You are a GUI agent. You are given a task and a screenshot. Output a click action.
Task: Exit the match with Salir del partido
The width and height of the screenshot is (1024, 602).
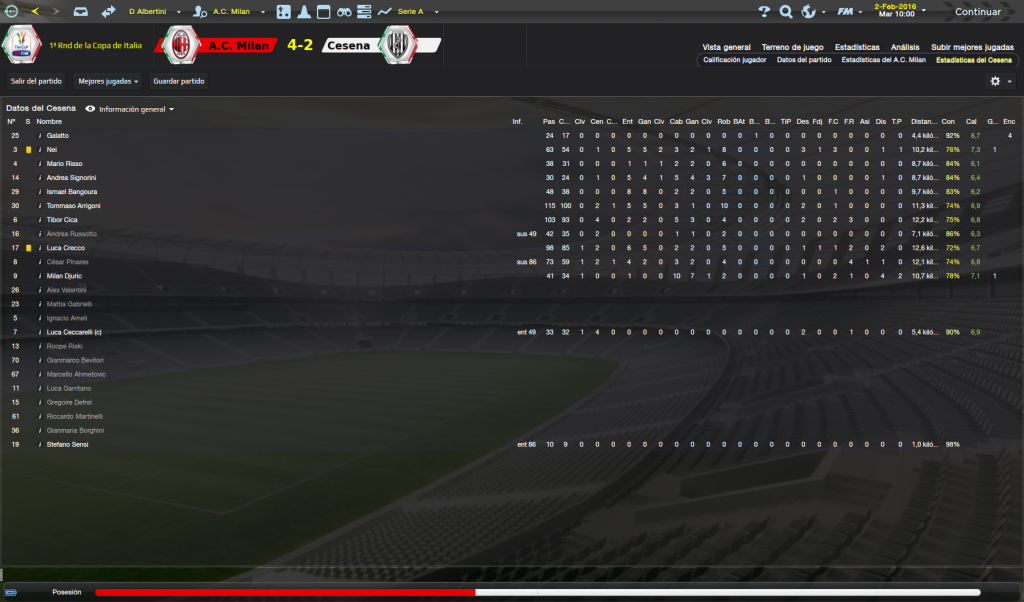coord(35,80)
